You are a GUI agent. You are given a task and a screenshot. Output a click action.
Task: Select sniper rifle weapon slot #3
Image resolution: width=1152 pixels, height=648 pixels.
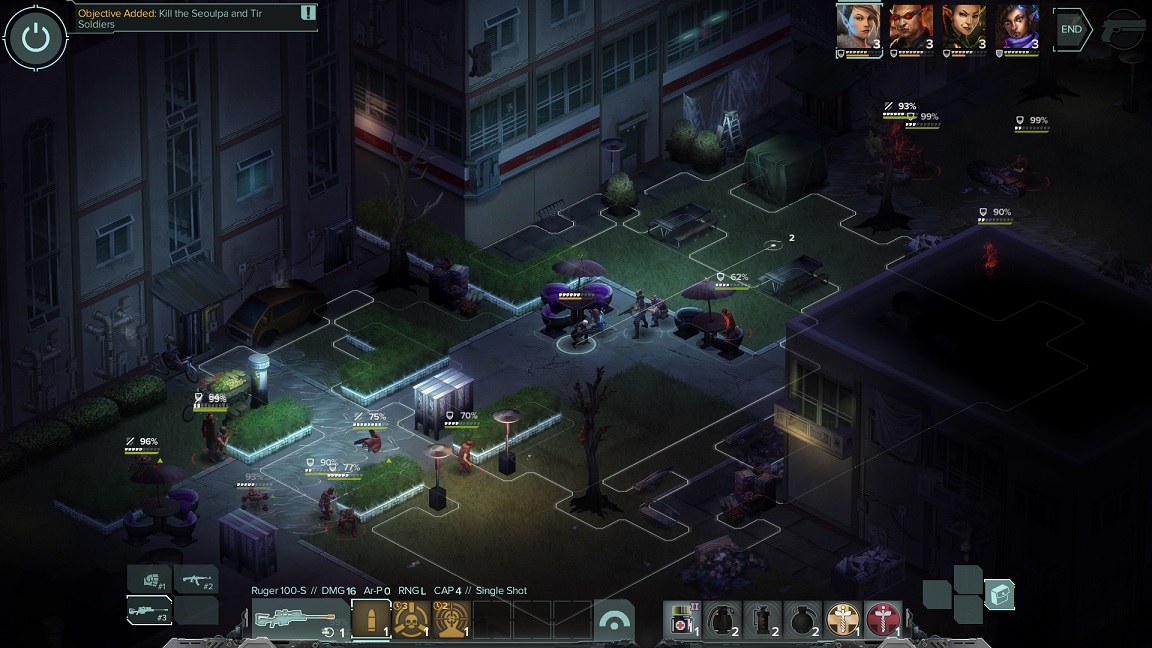150,609
